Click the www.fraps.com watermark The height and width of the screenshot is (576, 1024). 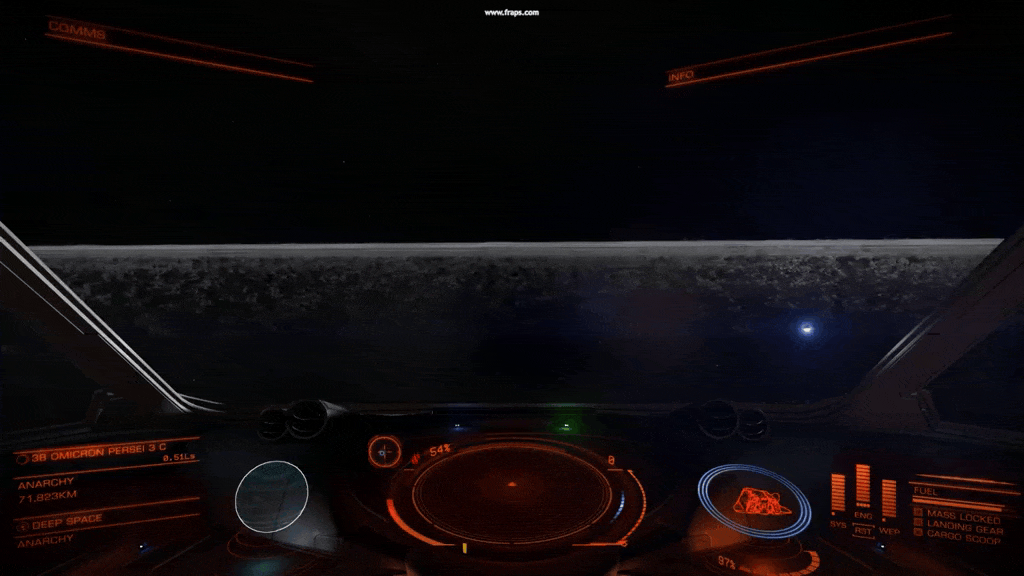512,12
